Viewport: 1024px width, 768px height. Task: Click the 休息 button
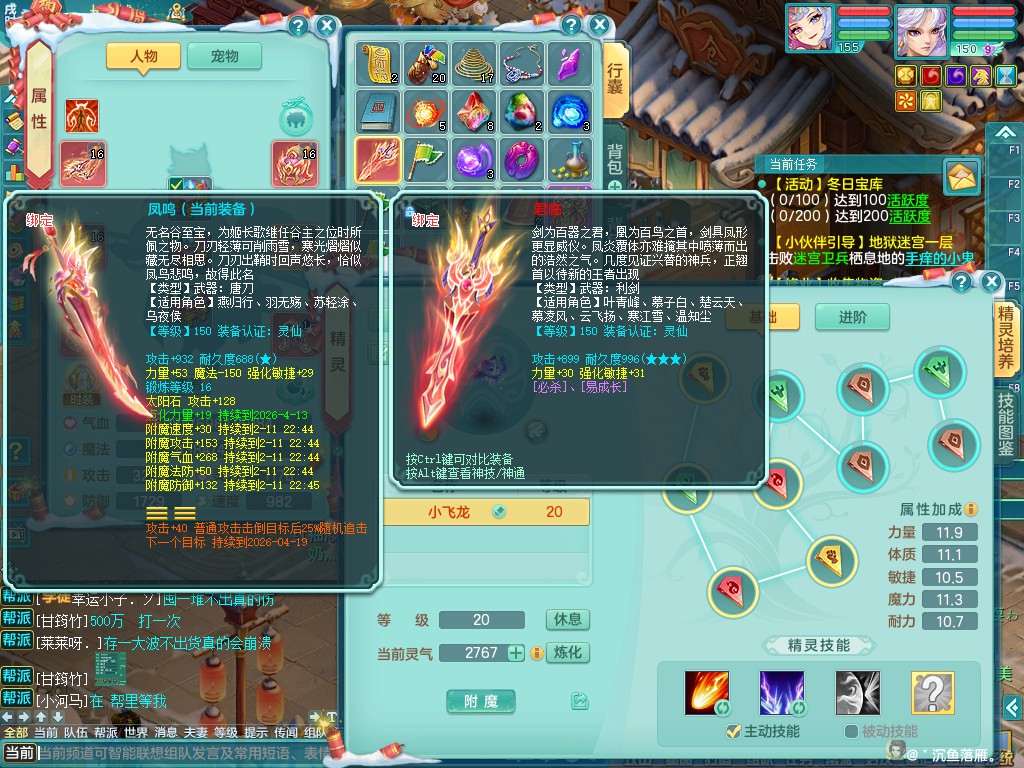pyautogui.click(x=567, y=620)
